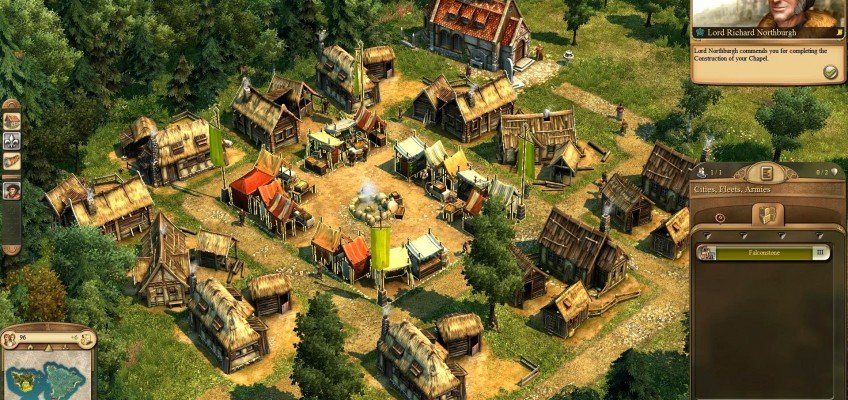The width and height of the screenshot is (848, 400).
Task: Select Lord Richard Northburgh's portrait
Action: 780,13
